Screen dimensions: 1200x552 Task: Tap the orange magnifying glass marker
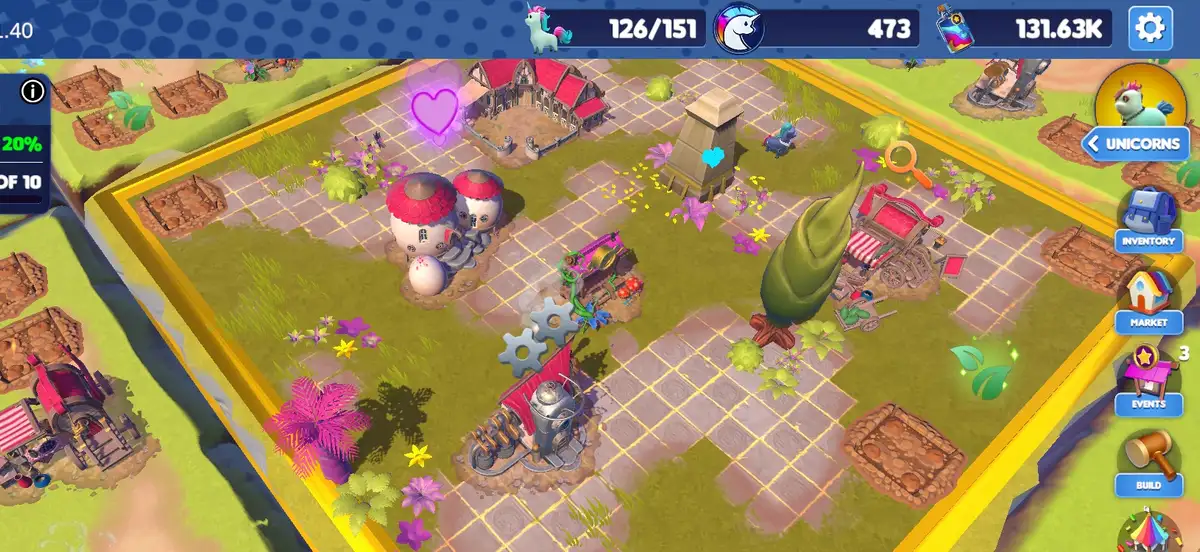coord(908,162)
